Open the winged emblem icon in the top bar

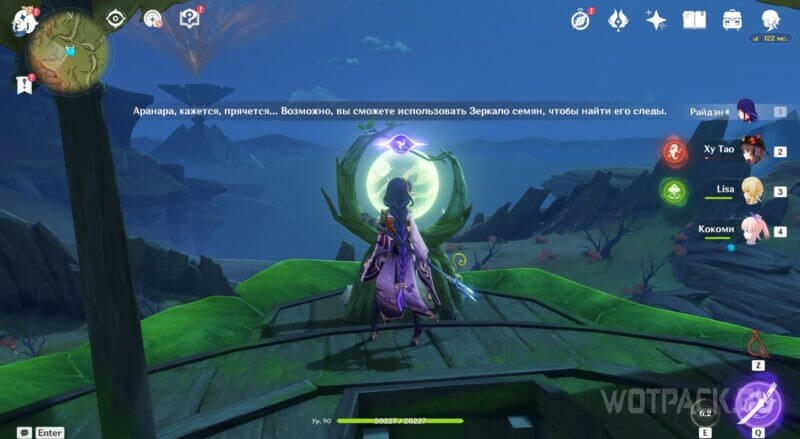click(x=618, y=19)
